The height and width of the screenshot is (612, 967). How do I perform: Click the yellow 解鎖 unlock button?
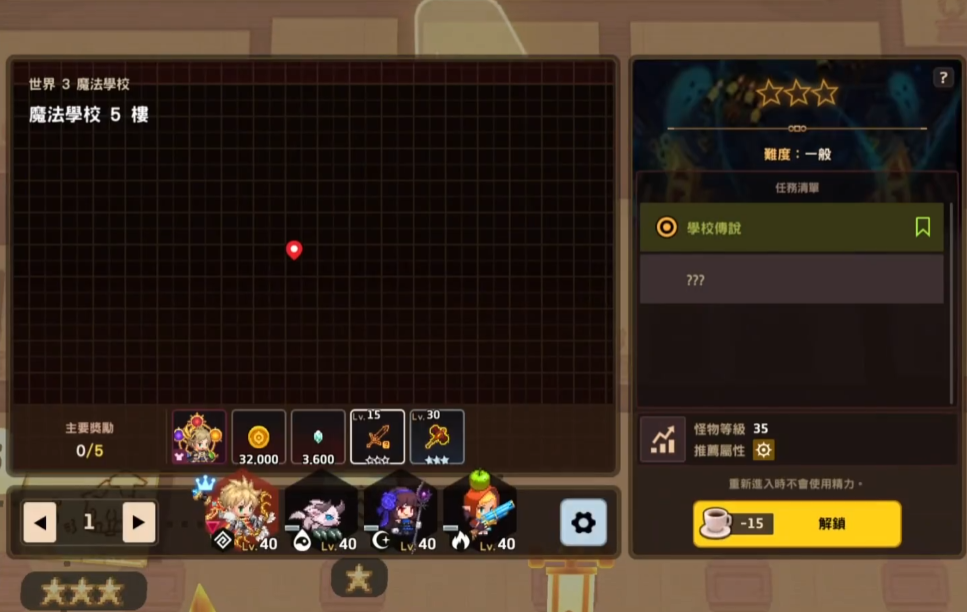[x=797, y=524]
